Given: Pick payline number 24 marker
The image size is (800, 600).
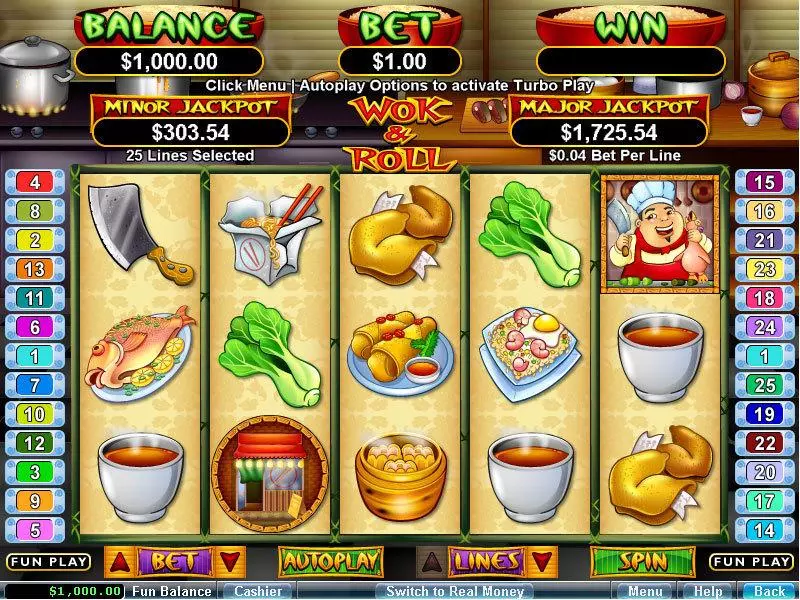Looking at the screenshot, I should [x=764, y=327].
